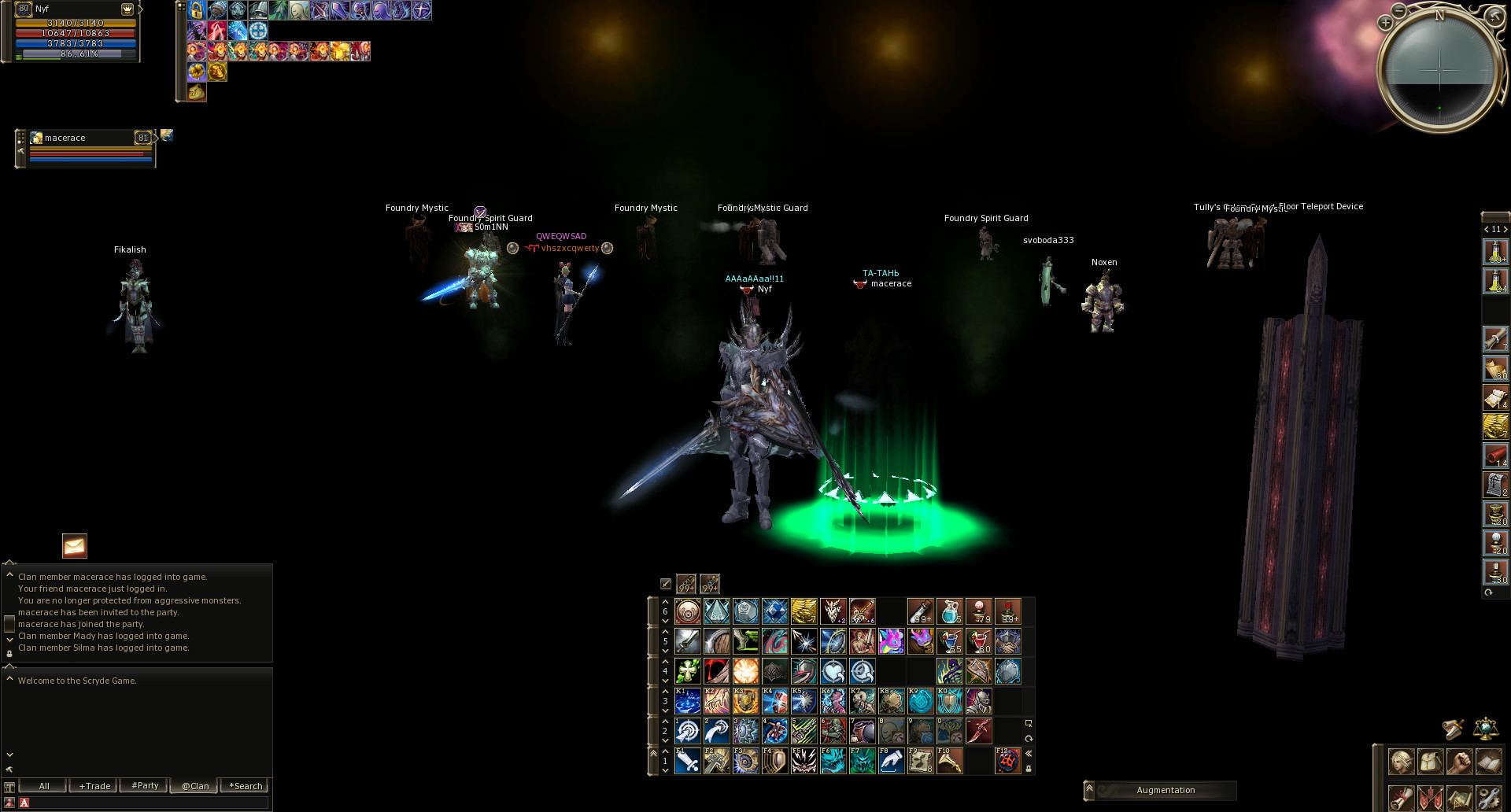The image size is (1511, 812).
Task: Toggle the padlock lock on the shortcut bar
Action: click(x=1028, y=767)
